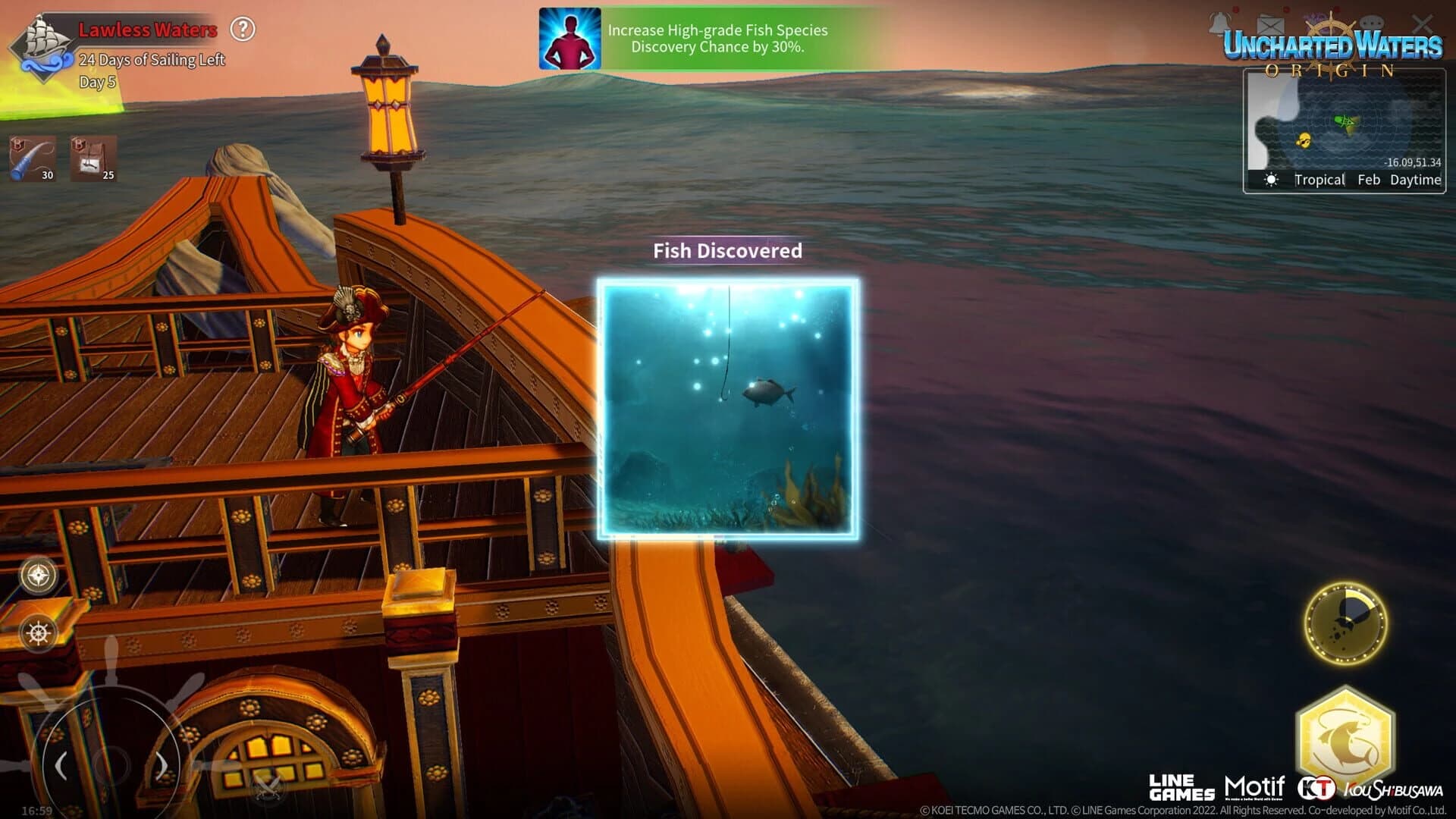This screenshot has height=819, width=1456.
Task: Open the more options ellipsis menu at top right
Action: [x=1373, y=23]
